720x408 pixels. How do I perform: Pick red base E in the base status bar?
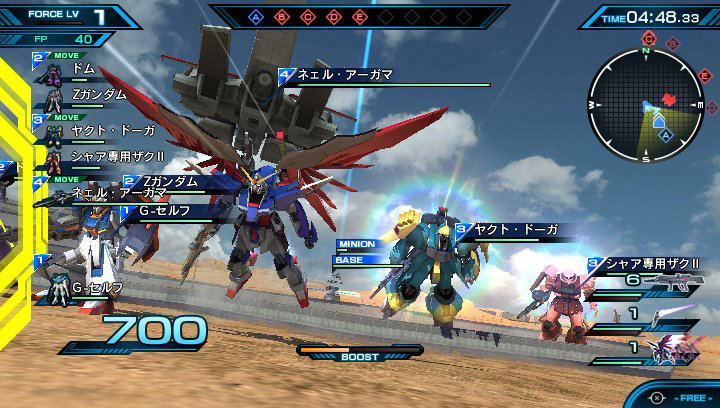[360, 17]
